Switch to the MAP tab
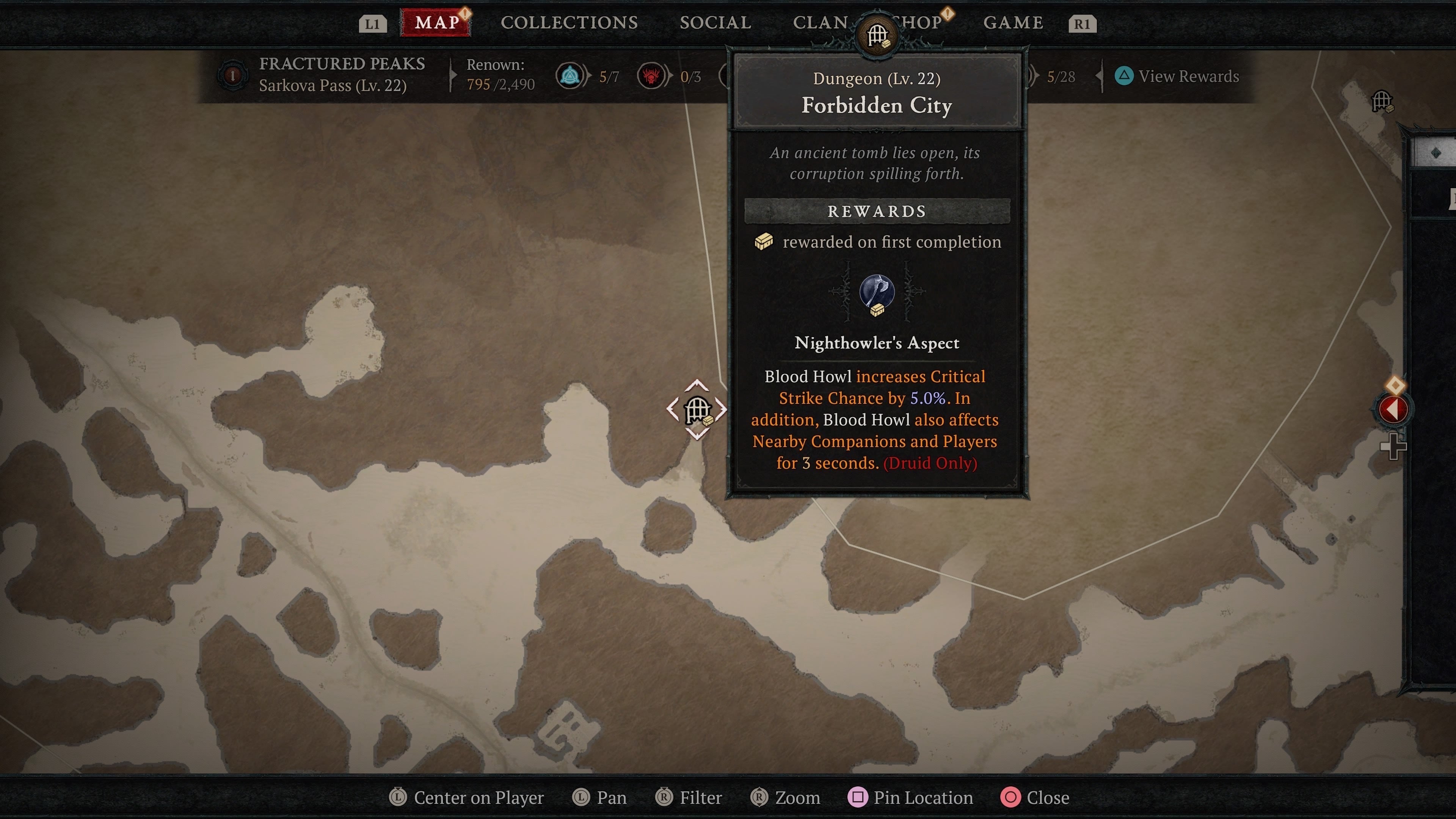Screen dimensions: 1456x819 tap(436, 23)
